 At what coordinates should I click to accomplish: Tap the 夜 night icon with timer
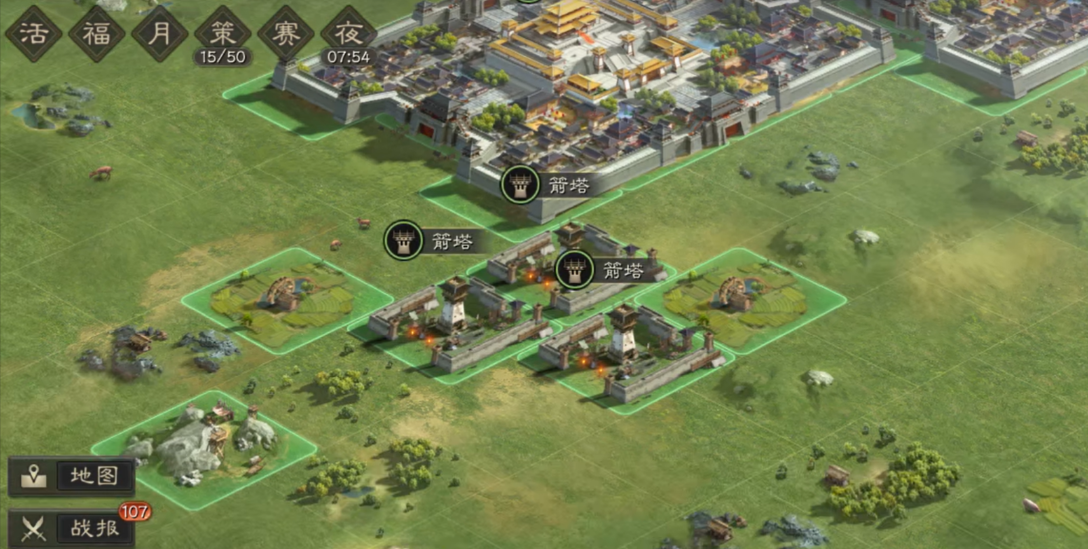[x=348, y=34]
